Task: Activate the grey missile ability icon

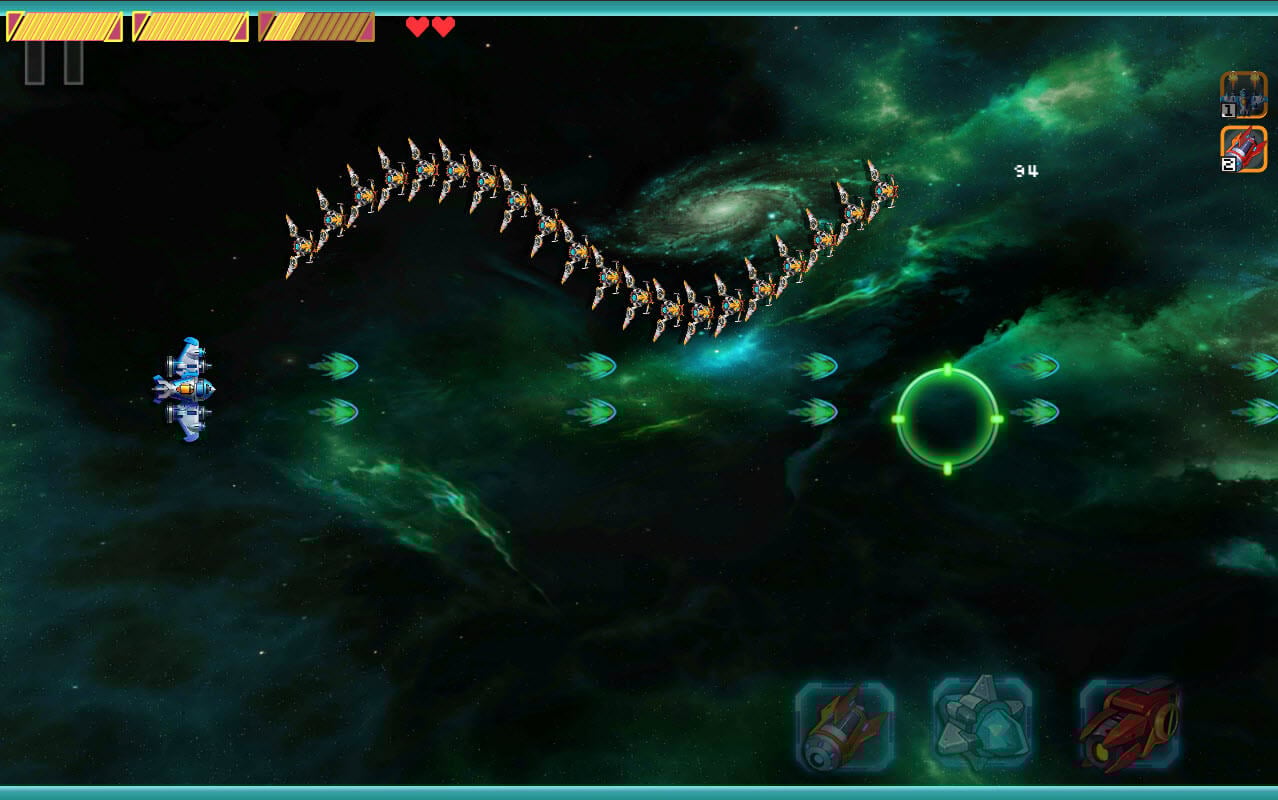Action: click(844, 727)
